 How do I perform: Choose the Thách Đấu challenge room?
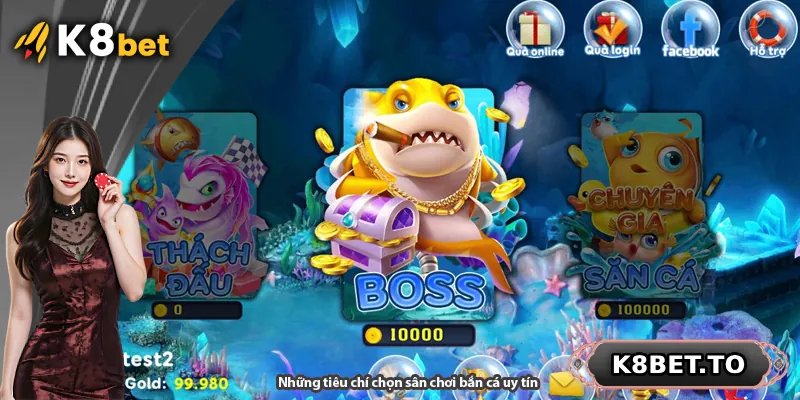pos(194,215)
